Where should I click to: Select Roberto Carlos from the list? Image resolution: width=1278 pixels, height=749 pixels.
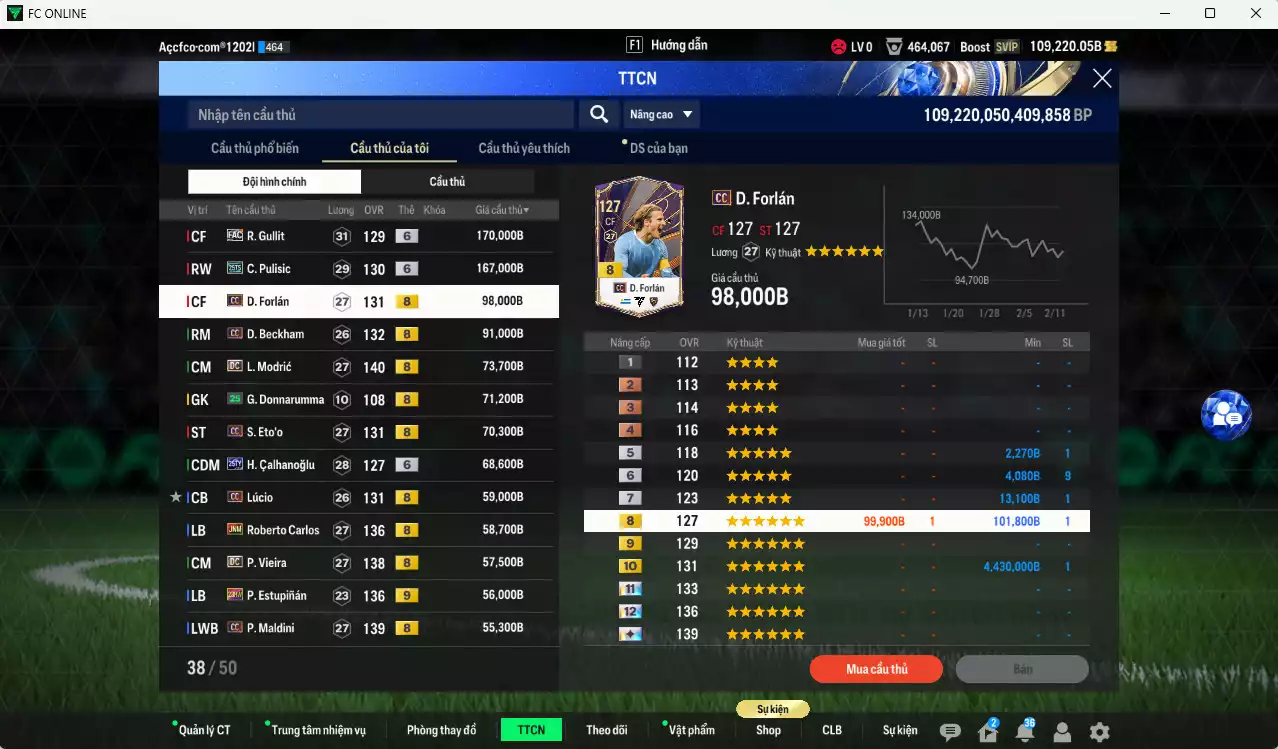358,530
